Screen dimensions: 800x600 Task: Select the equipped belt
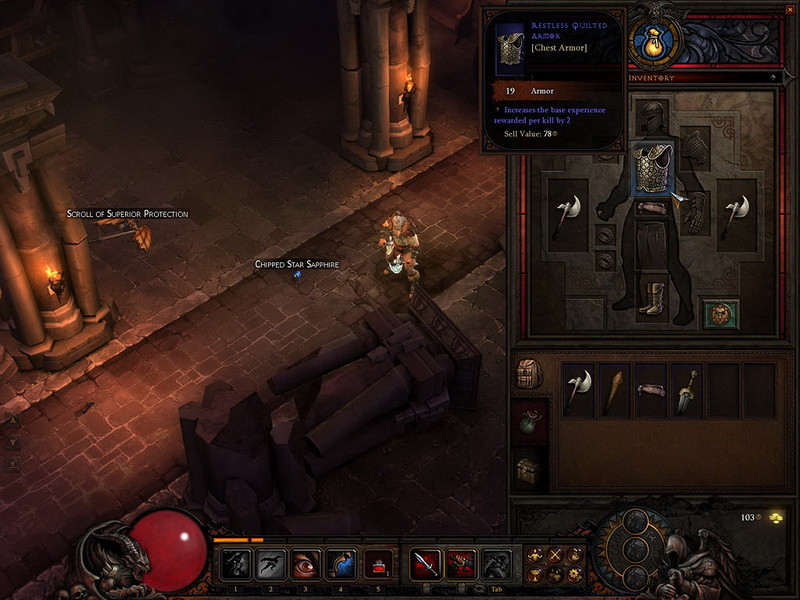point(653,208)
